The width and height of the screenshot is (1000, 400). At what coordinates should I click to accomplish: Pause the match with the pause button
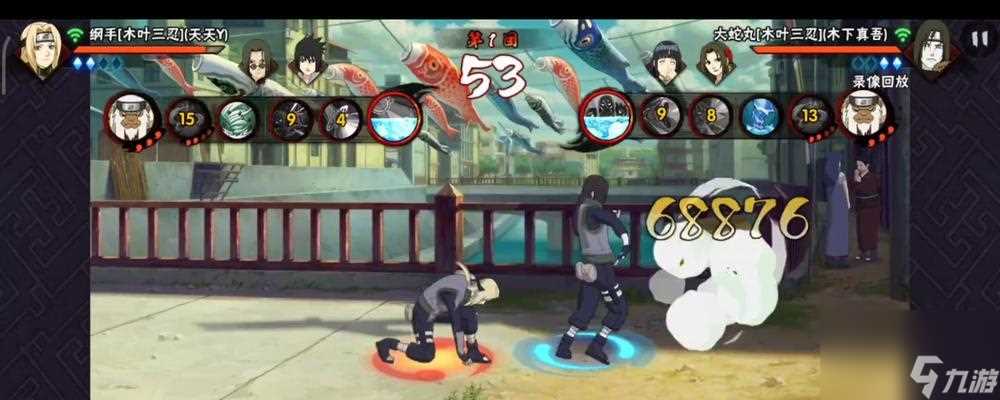(976, 40)
